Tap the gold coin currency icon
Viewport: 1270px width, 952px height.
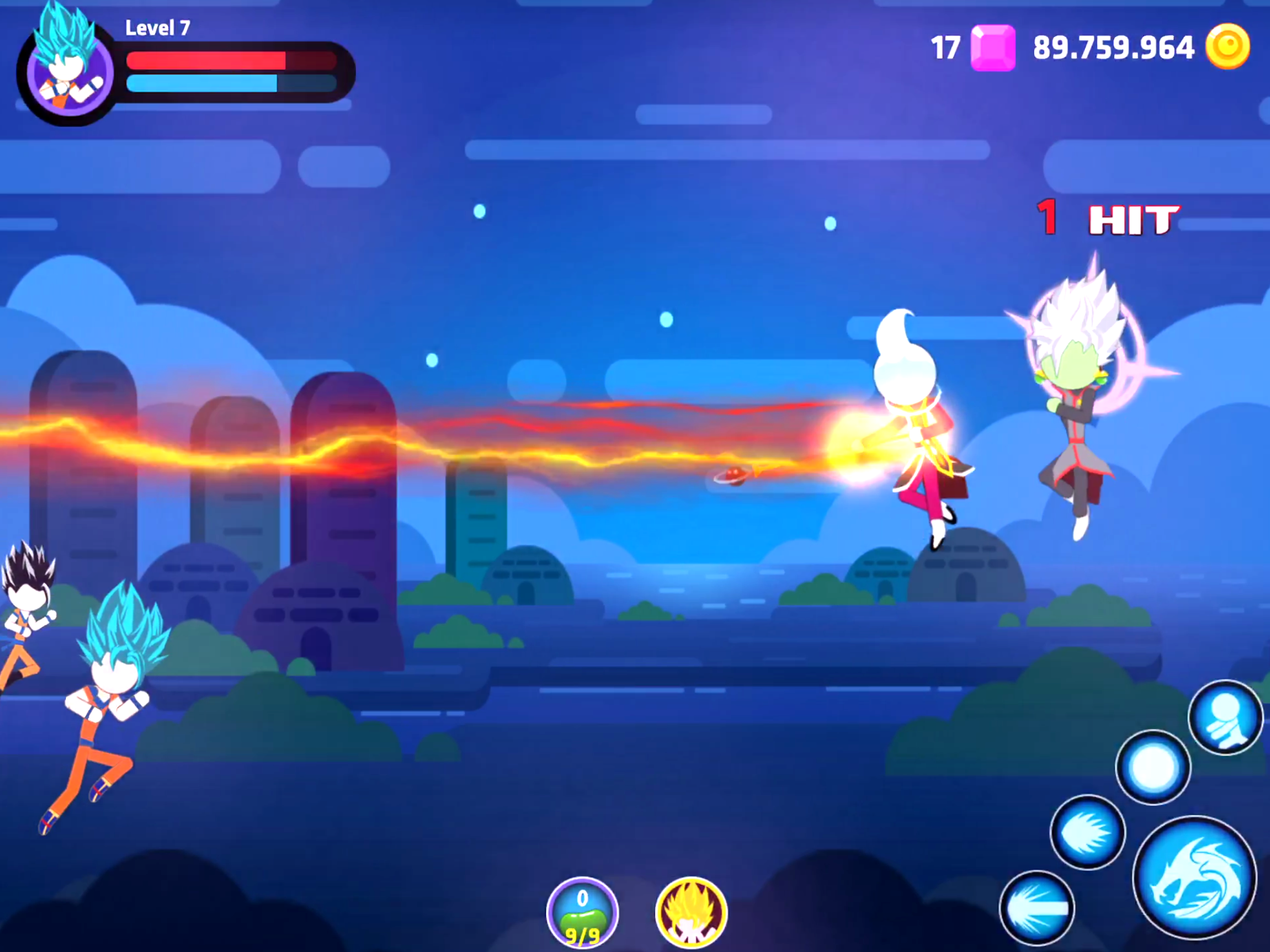(1227, 47)
